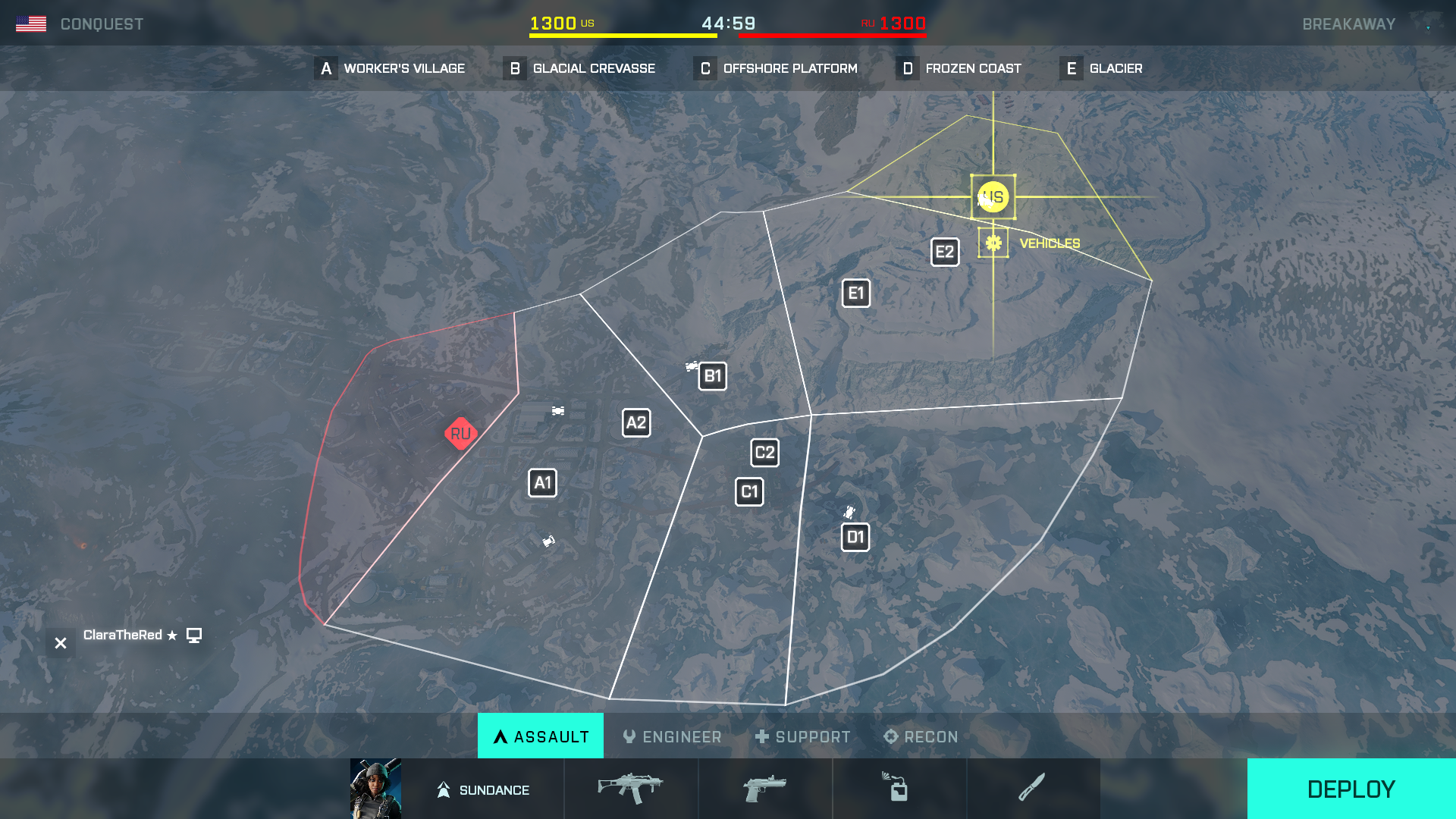
Task: Choose the E2 objective marker
Action: tap(945, 253)
